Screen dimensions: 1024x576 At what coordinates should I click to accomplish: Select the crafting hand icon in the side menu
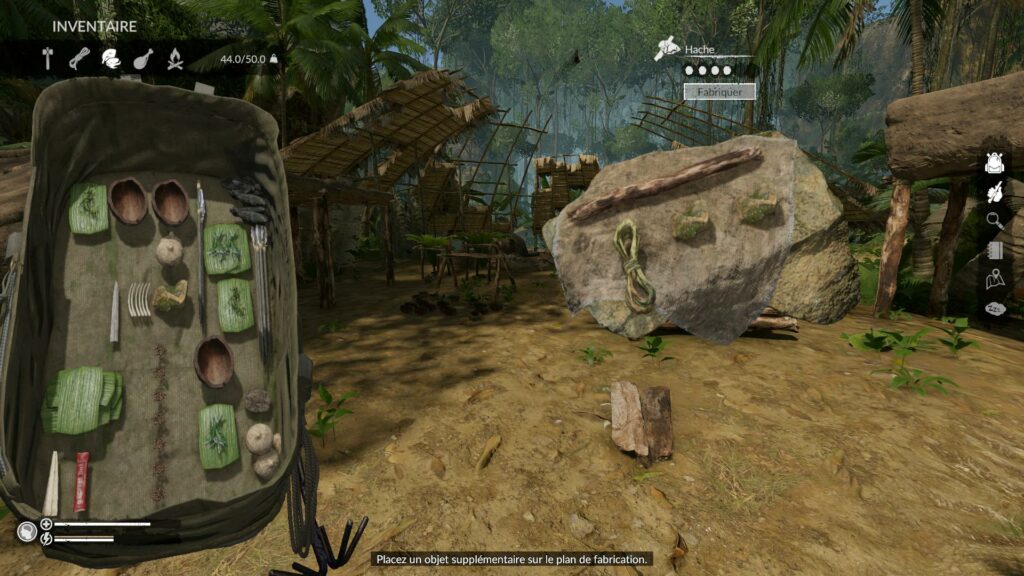(994, 193)
